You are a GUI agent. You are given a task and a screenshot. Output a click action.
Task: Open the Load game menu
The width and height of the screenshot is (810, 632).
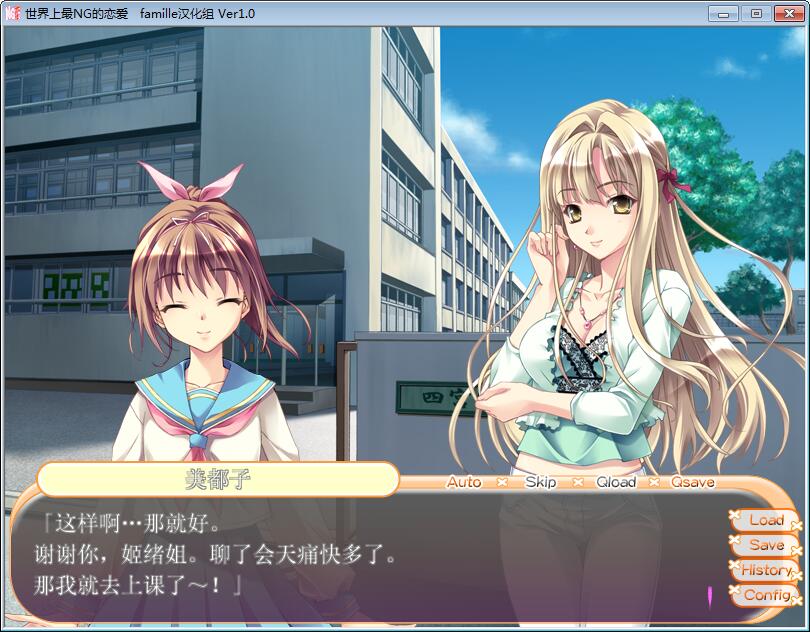pyautogui.click(x=766, y=520)
